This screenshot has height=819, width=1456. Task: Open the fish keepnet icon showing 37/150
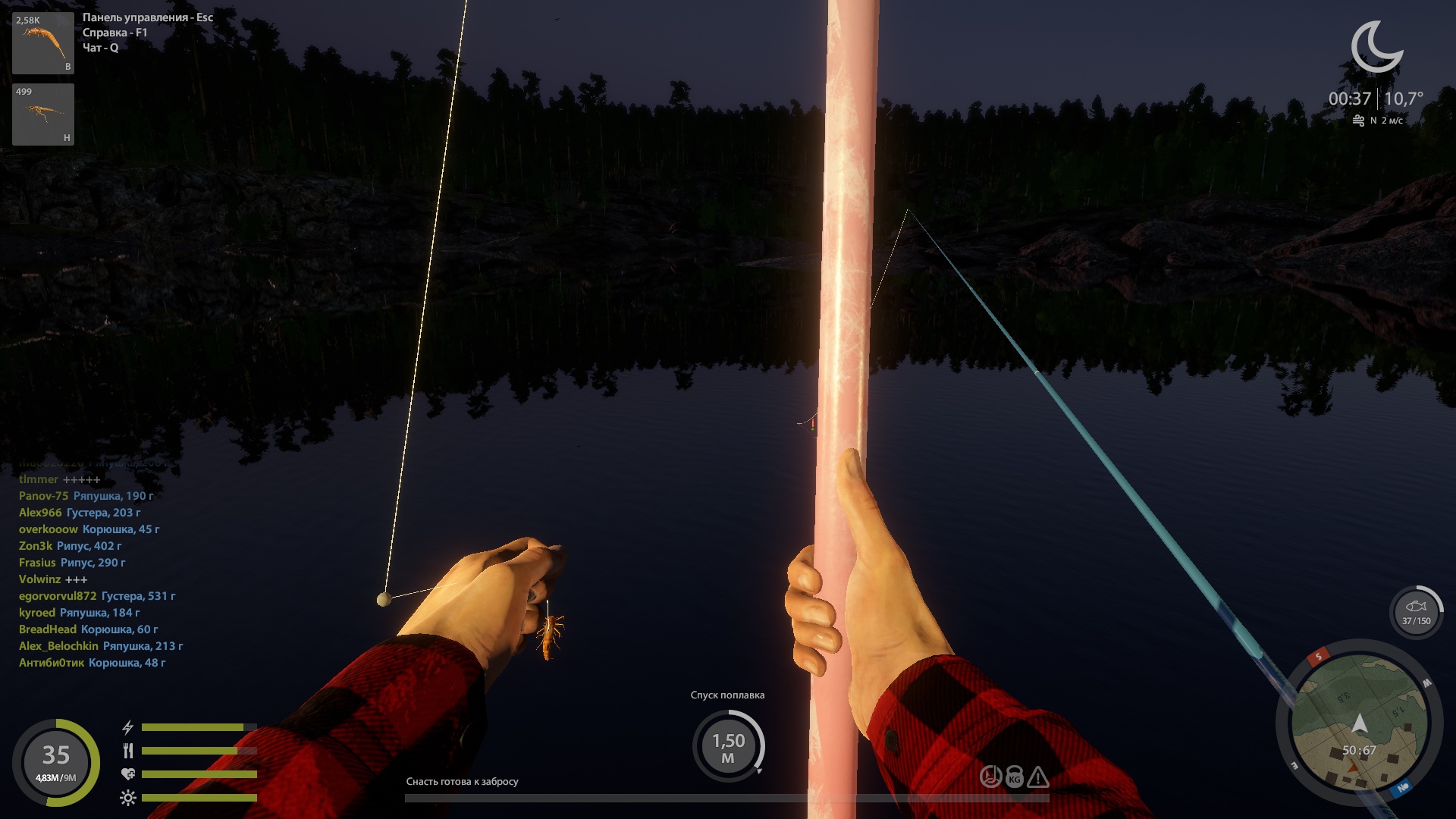pyautogui.click(x=1416, y=611)
